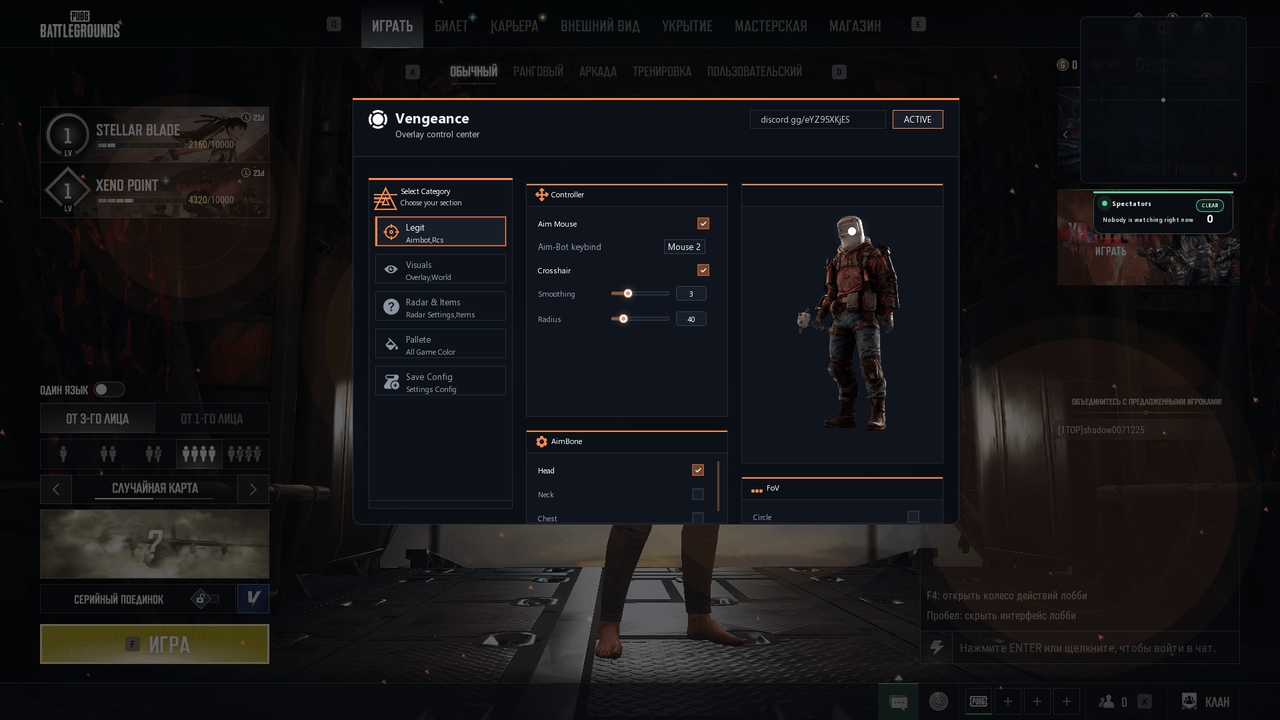
Task: Choose ОТ 3-ГО ЛИЦА perspective
Action: point(98,419)
